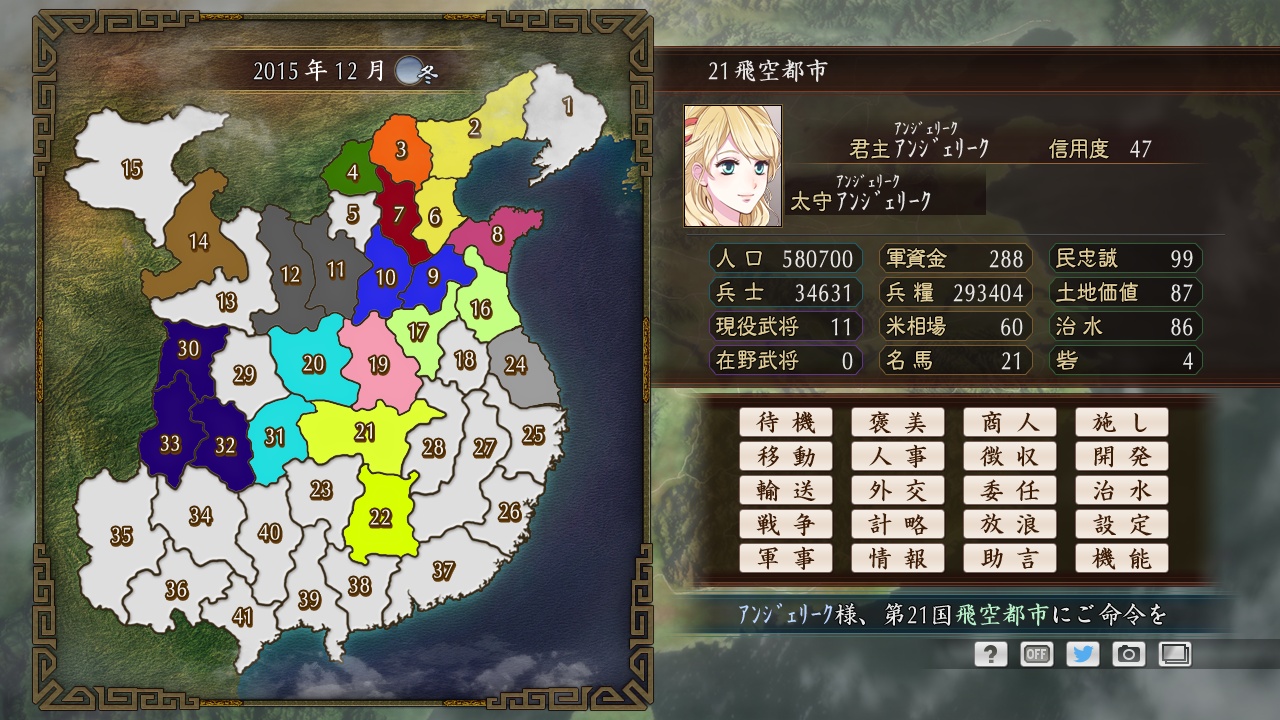Select the 待機 (Wait) command
1280x720 pixels.
pyautogui.click(x=786, y=422)
